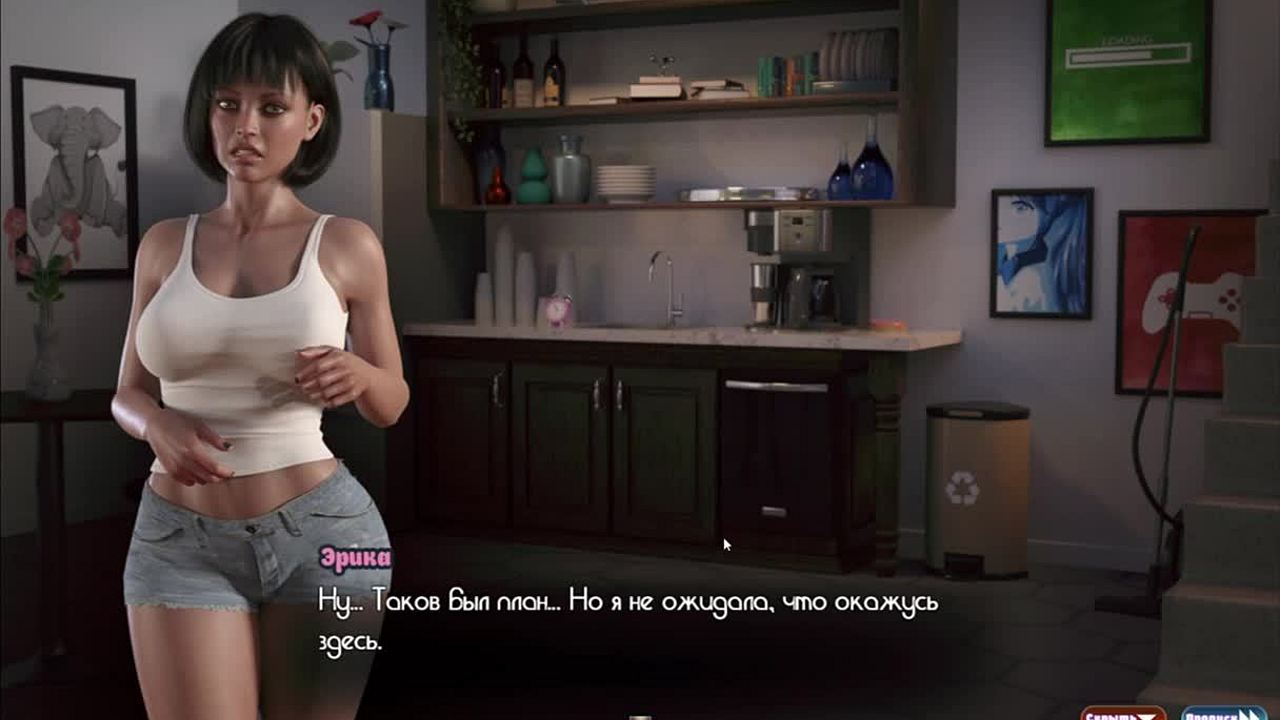Viewport: 1280px width, 720px height.
Task: Skip dialogue with the blue Пропуск button
Action: (x=1223, y=714)
